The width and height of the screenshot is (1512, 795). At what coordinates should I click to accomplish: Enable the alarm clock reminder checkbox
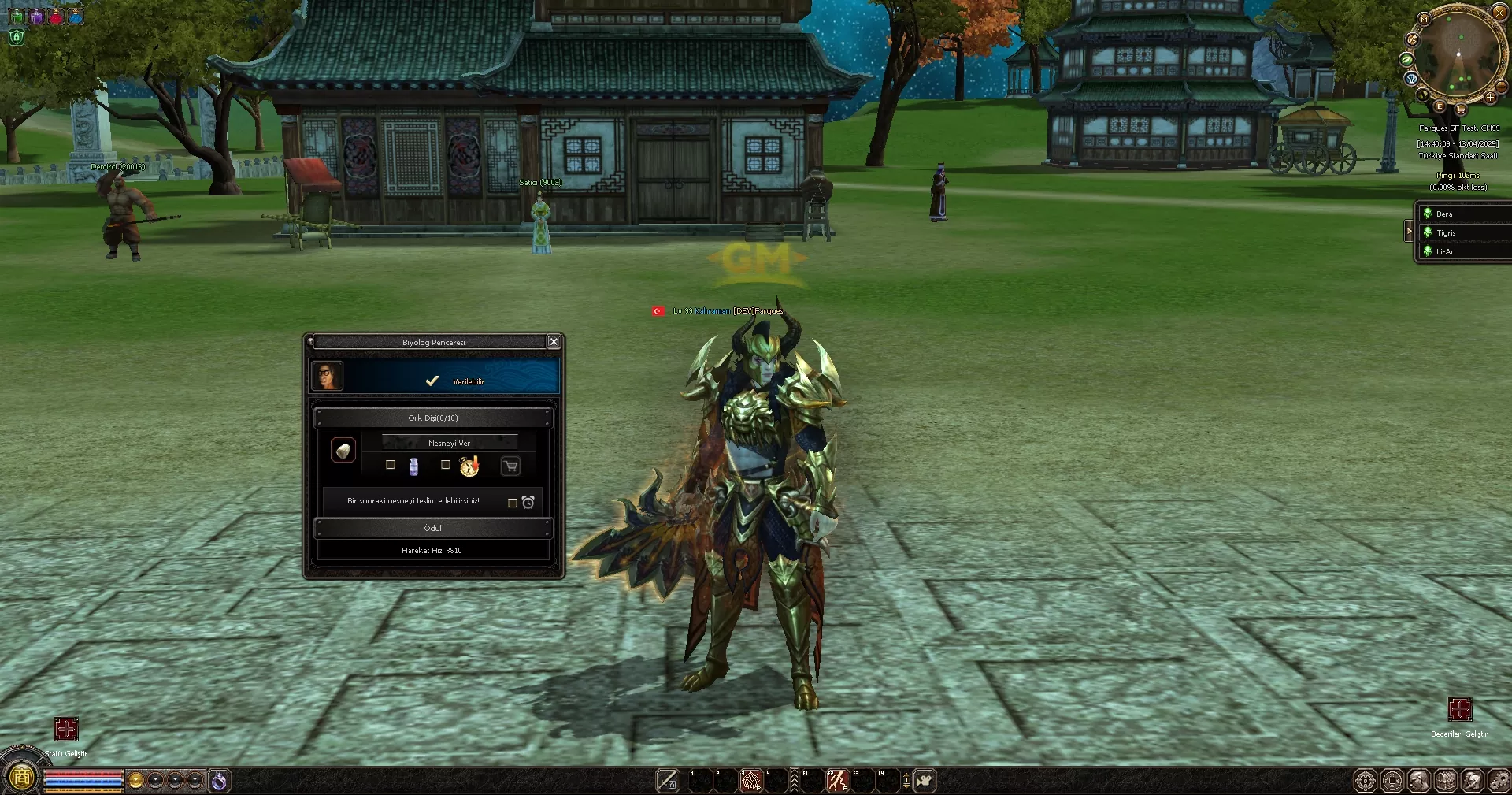pos(512,503)
